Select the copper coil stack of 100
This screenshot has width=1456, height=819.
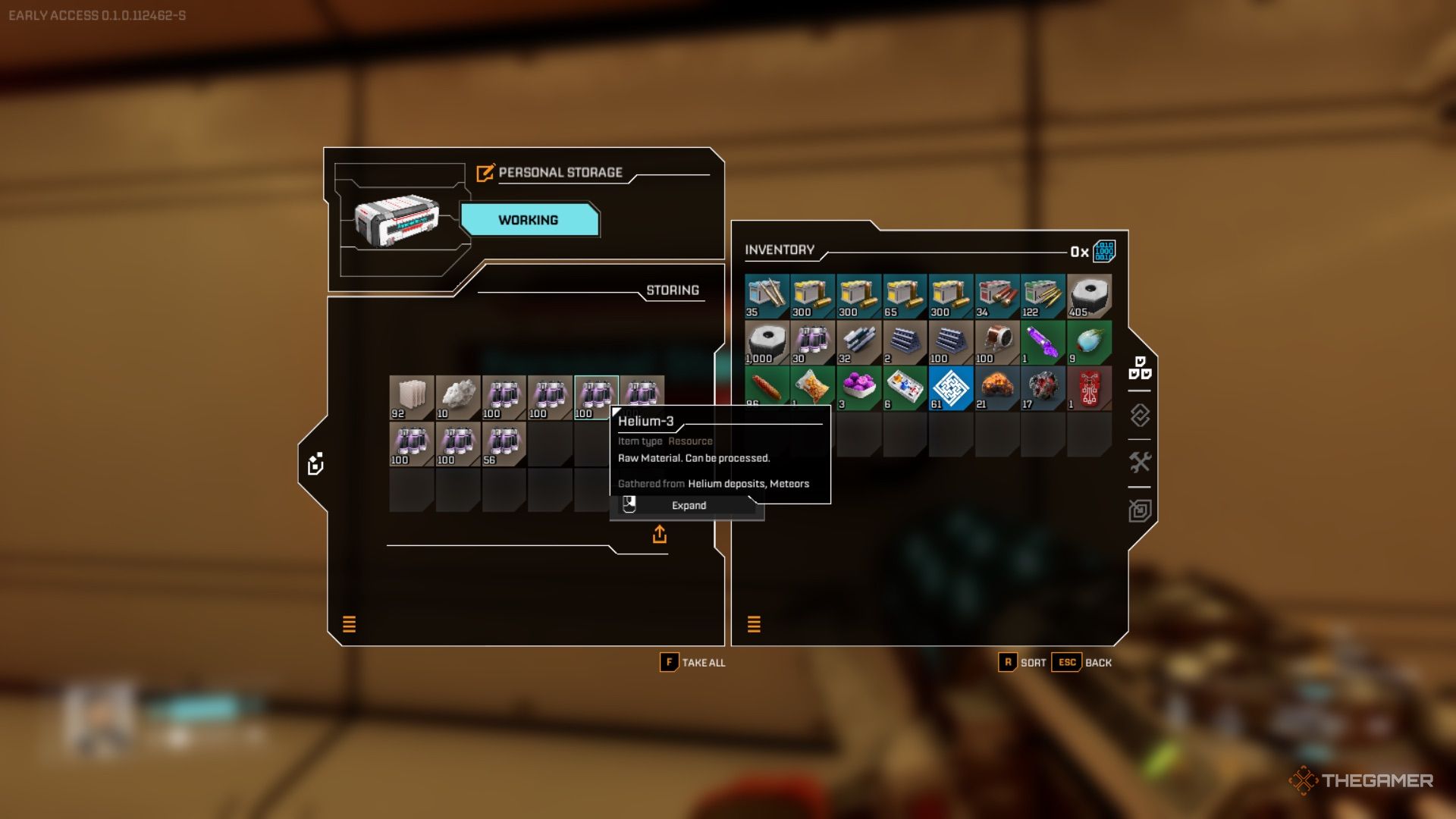[997, 342]
